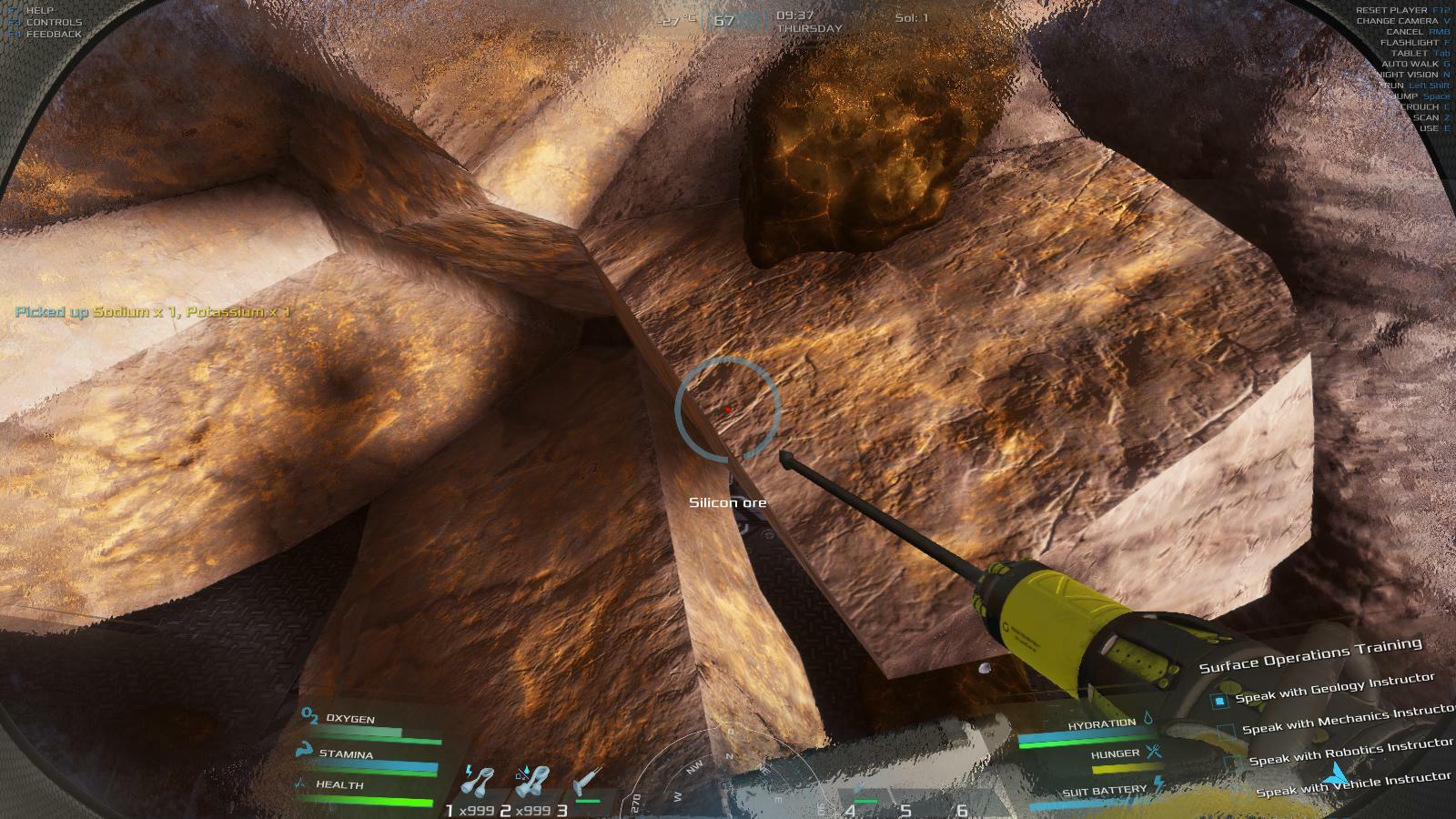Click the Speak with Robotics Instructor objective
This screenshot has height=819, width=1456.
click(x=1350, y=753)
